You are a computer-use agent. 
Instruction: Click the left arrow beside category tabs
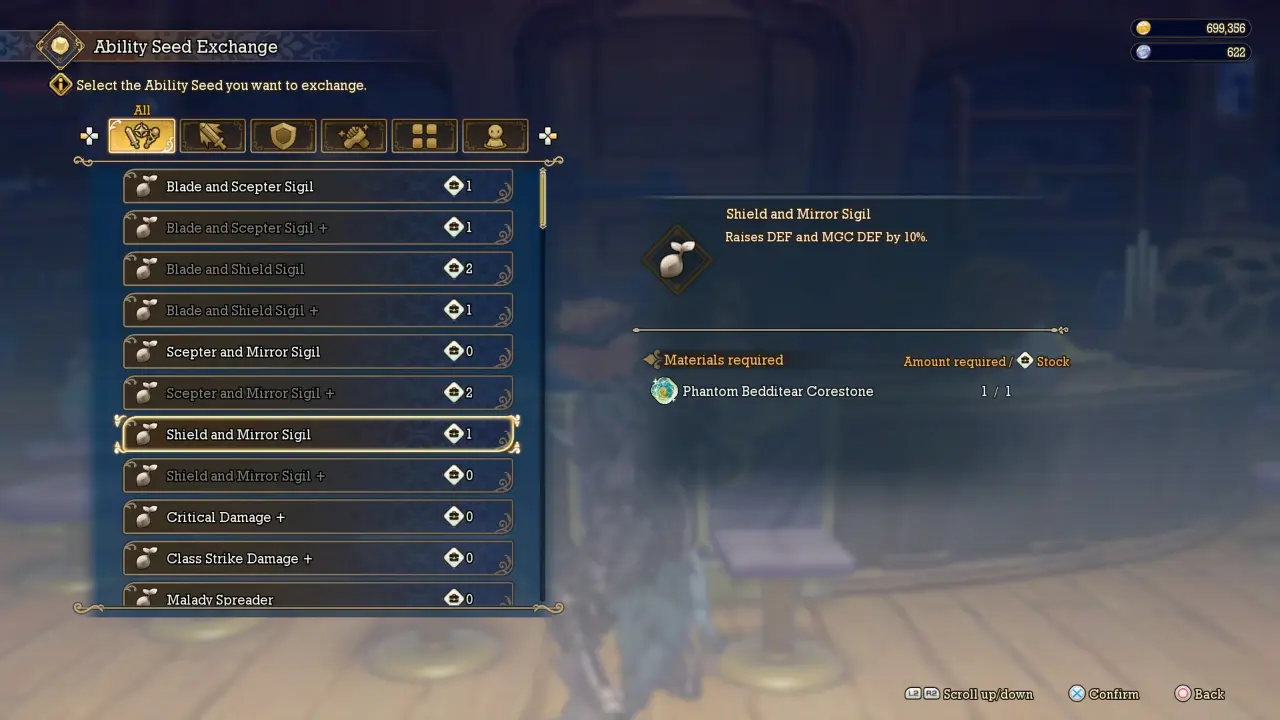(x=89, y=135)
